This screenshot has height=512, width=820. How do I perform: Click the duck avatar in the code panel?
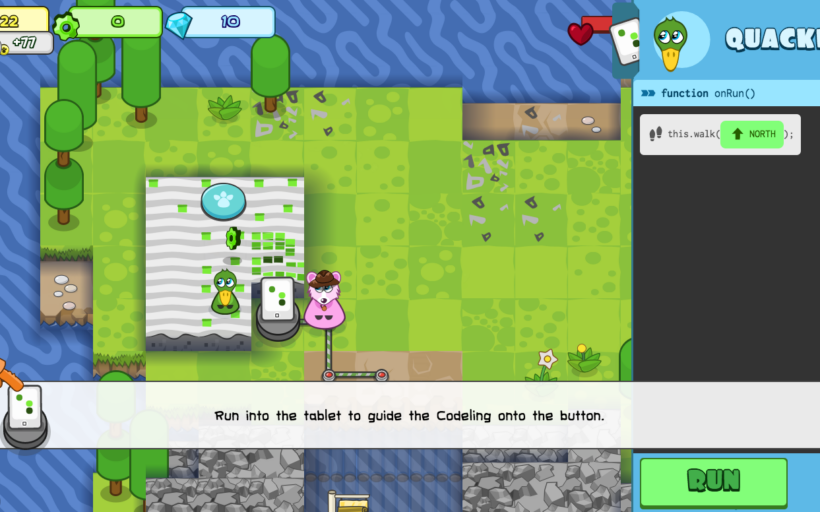tap(669, 41)
